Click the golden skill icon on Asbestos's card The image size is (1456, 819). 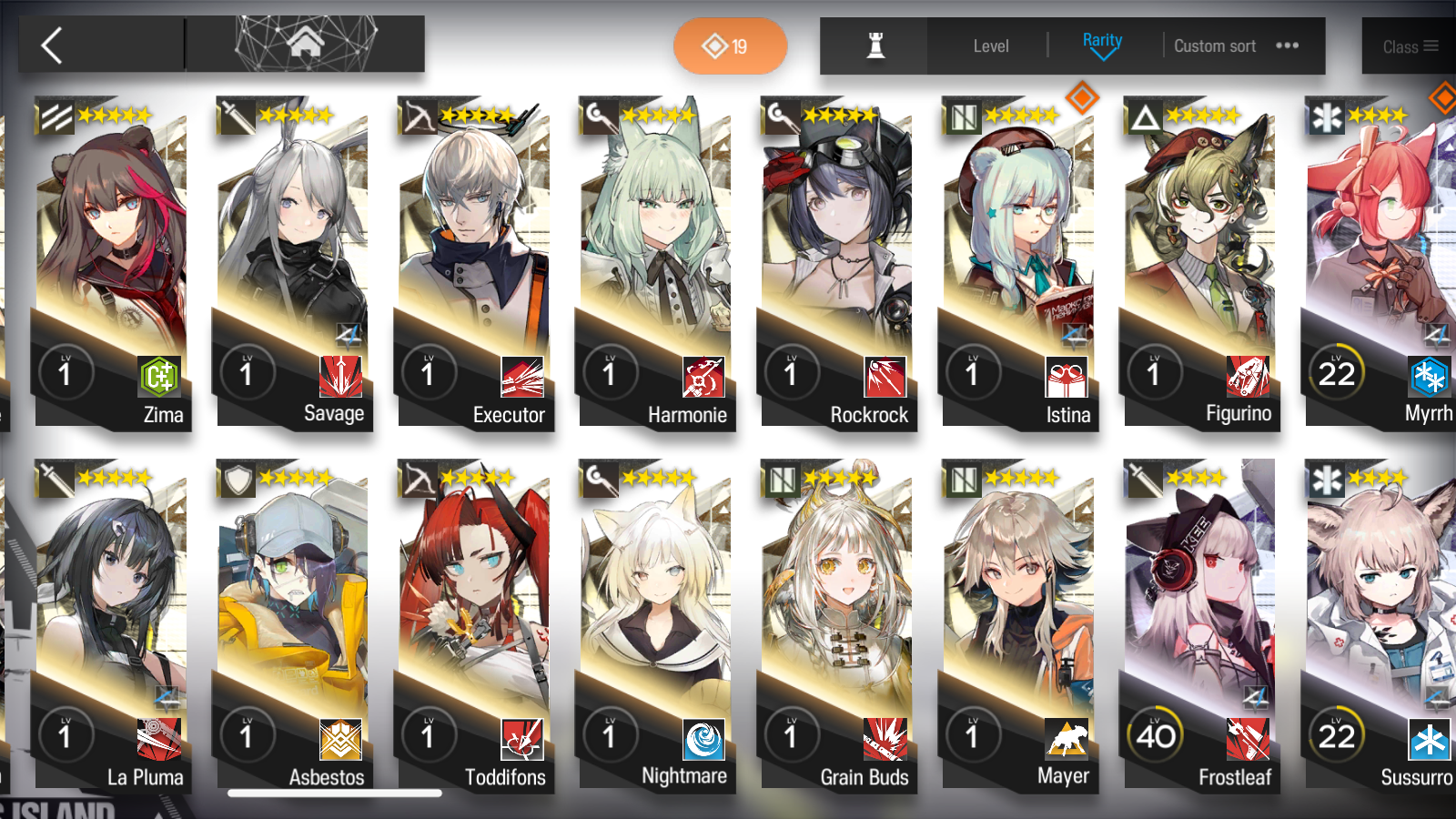339,741
